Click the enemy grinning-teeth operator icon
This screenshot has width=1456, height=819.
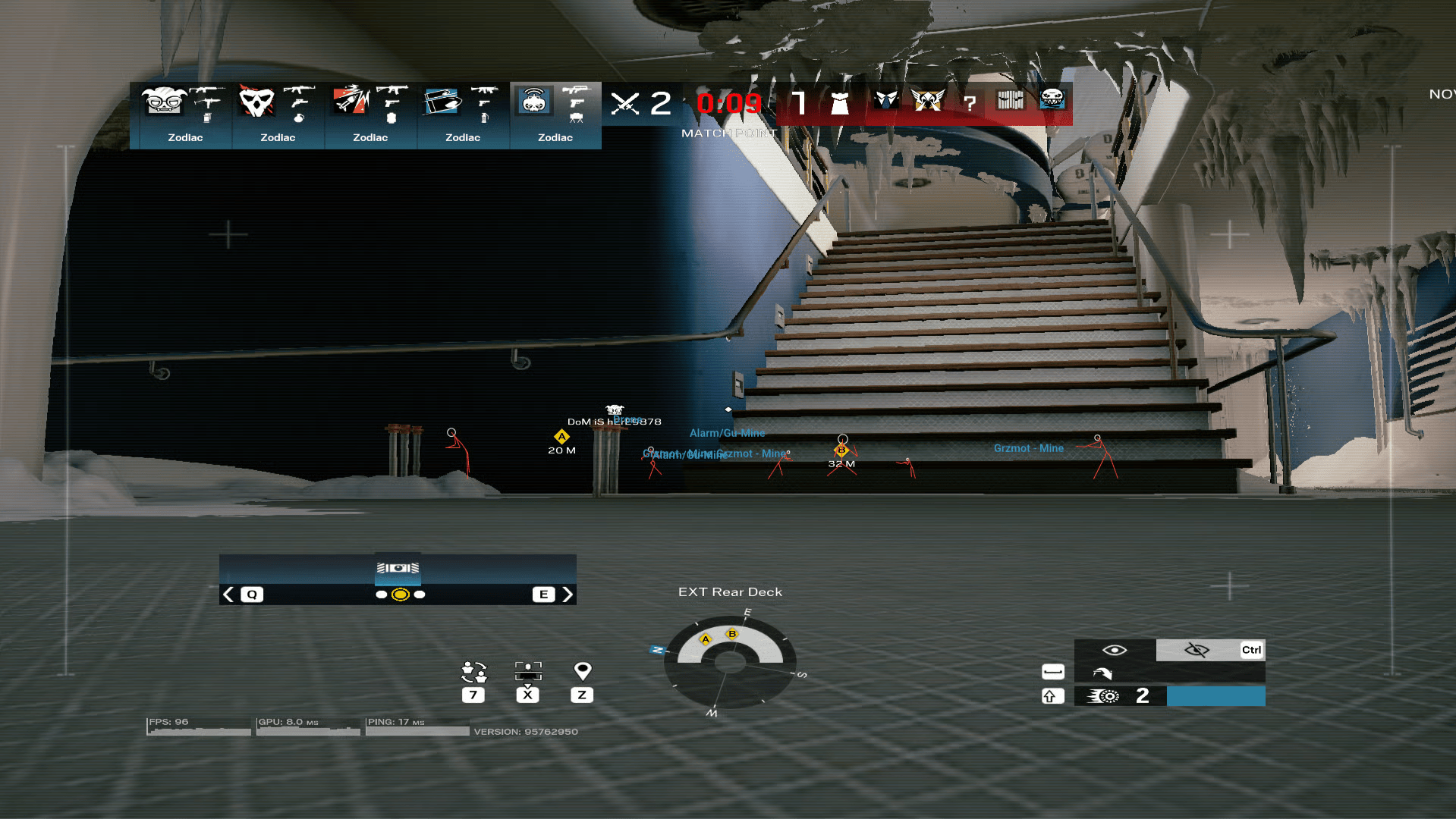point(1052,99)
